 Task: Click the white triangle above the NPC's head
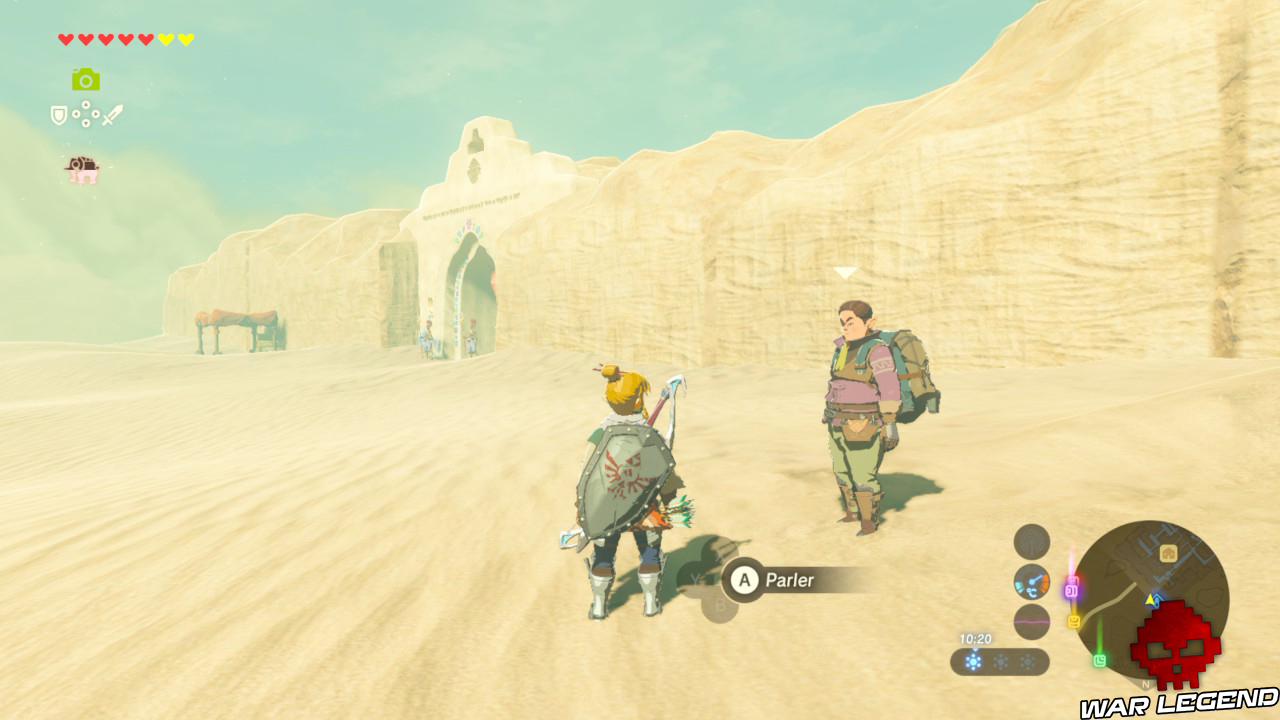point(845,271)
